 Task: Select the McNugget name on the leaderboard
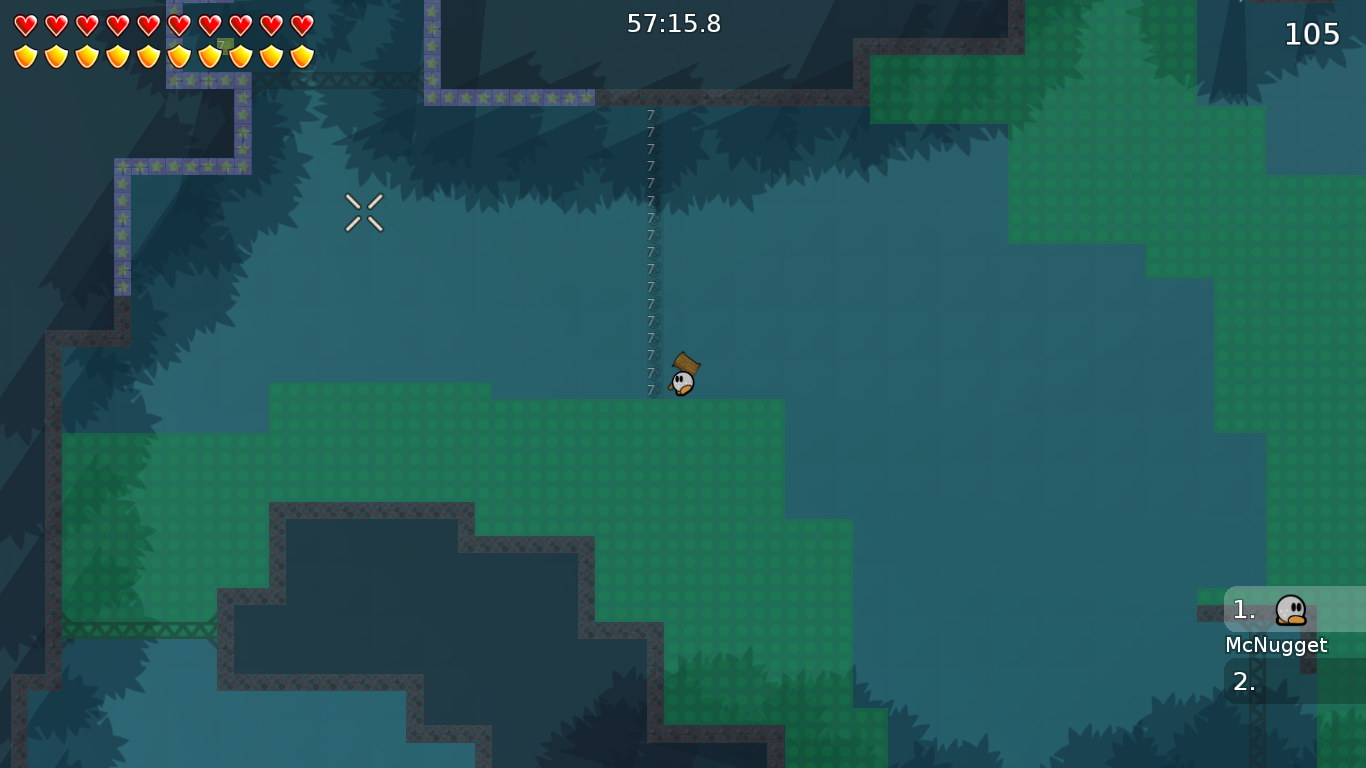point(1276,645)
